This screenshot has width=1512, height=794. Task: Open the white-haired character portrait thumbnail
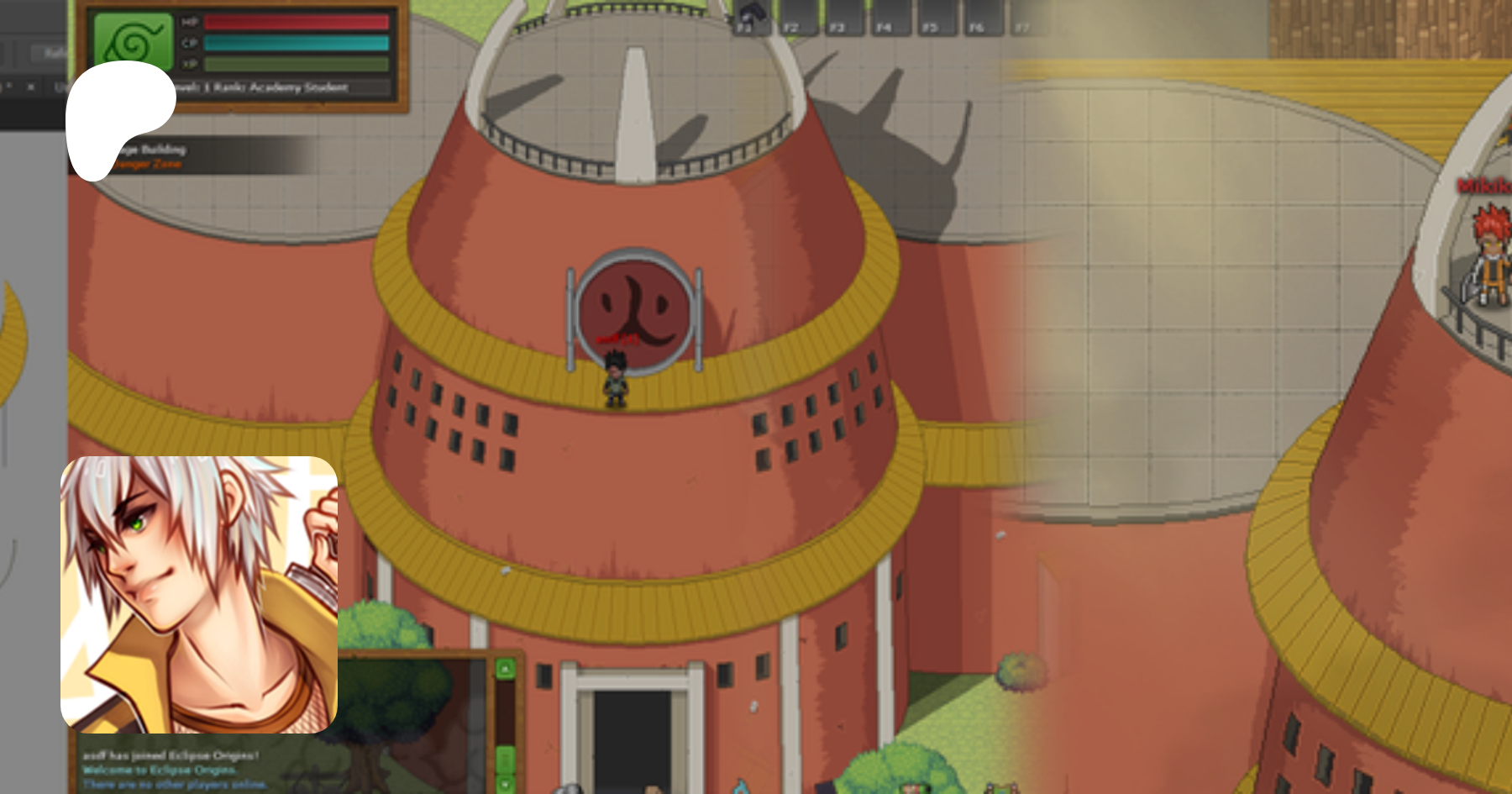199,594
